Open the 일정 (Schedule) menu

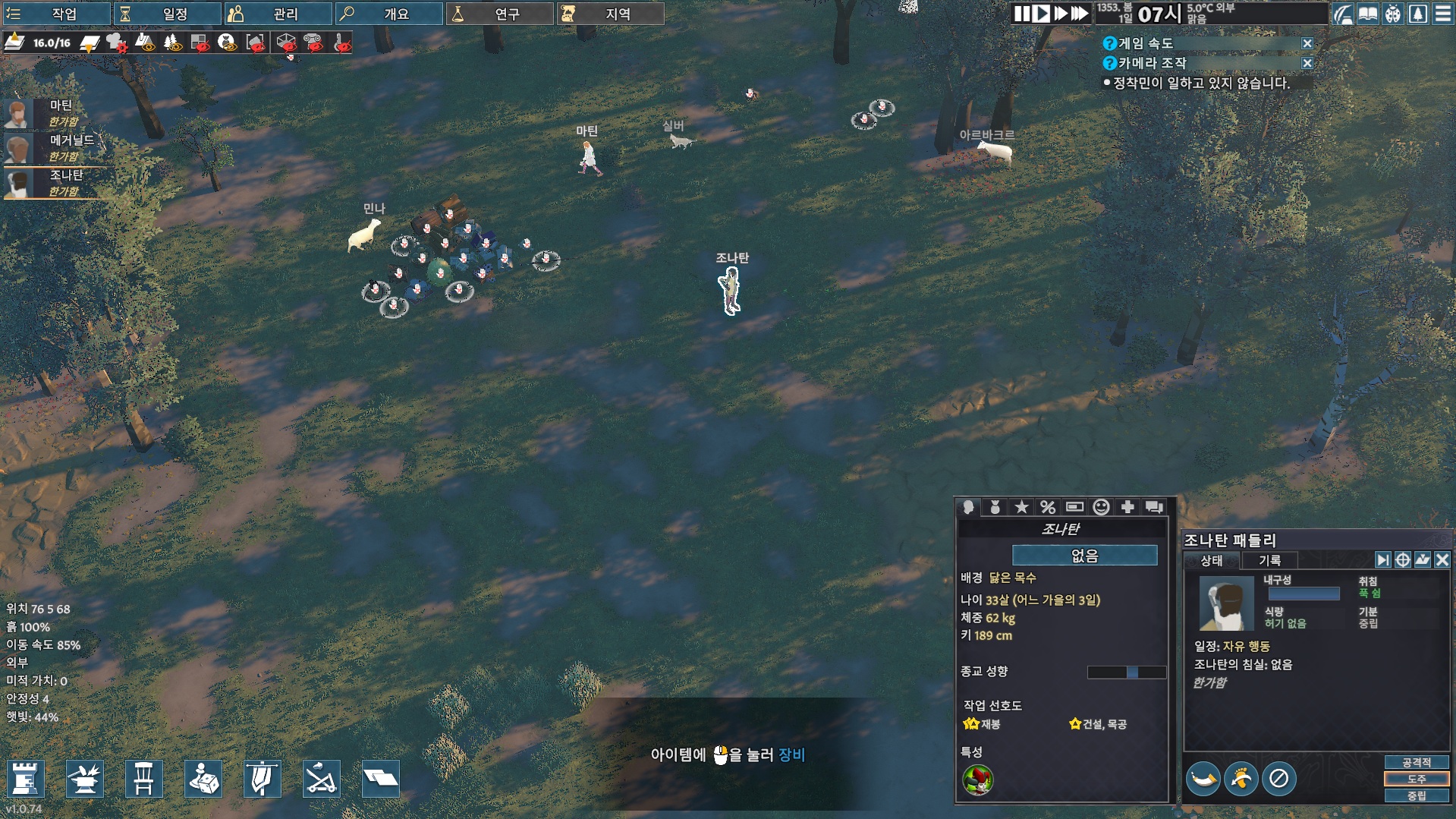coord(167,14)
